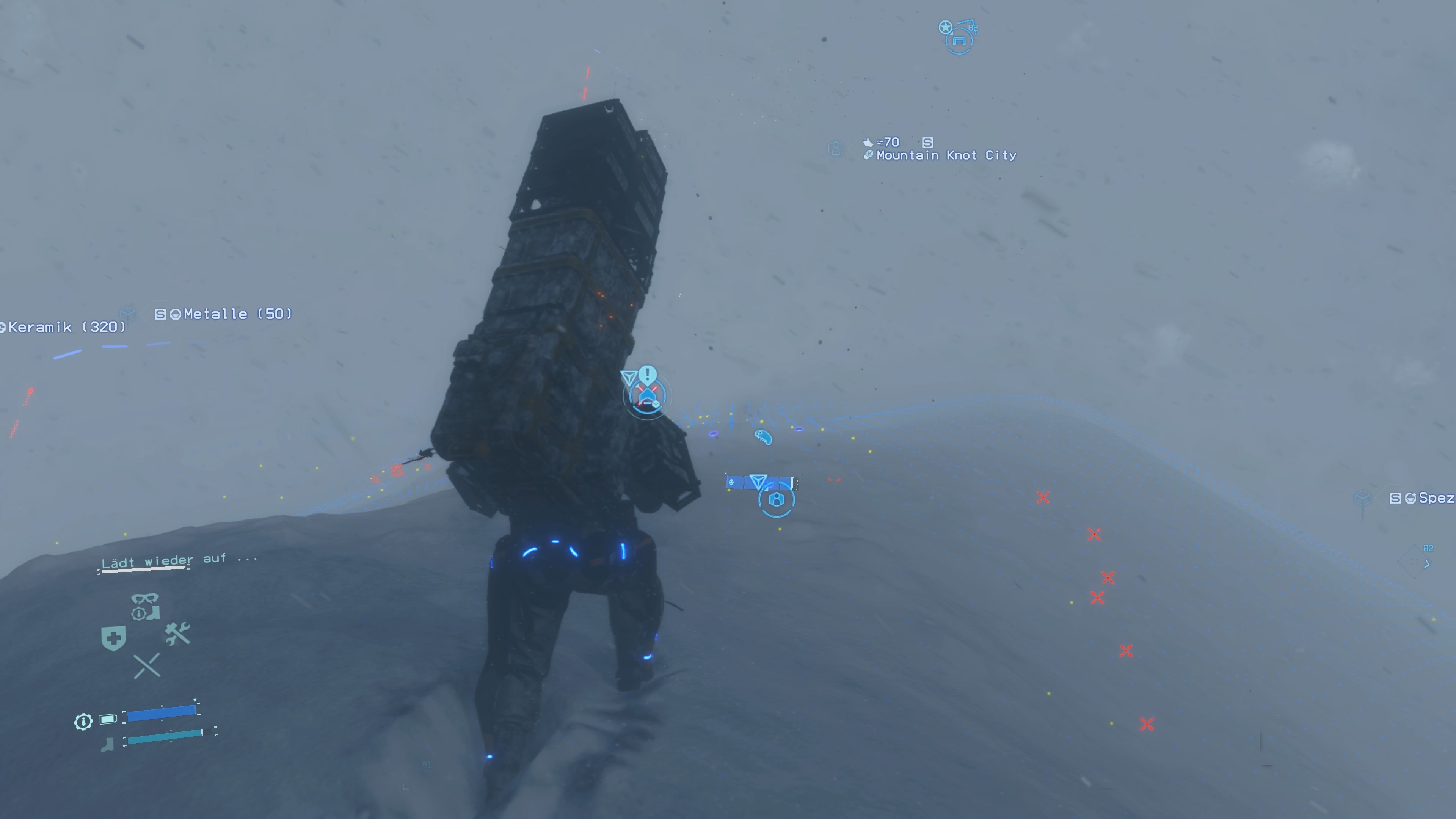Open the medical shield cross icon
This screenshot has width=1456, height=819.
click(114, 638)
